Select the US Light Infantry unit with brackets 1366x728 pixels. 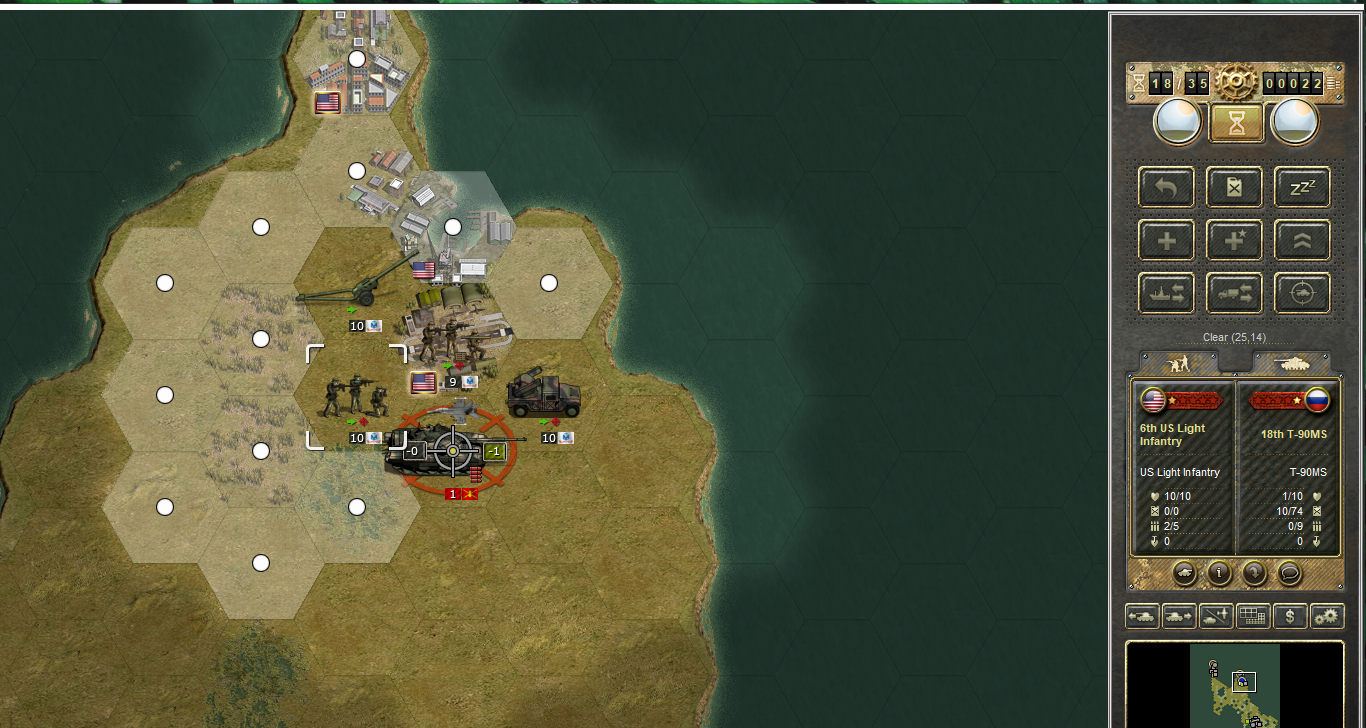point(356,397)
